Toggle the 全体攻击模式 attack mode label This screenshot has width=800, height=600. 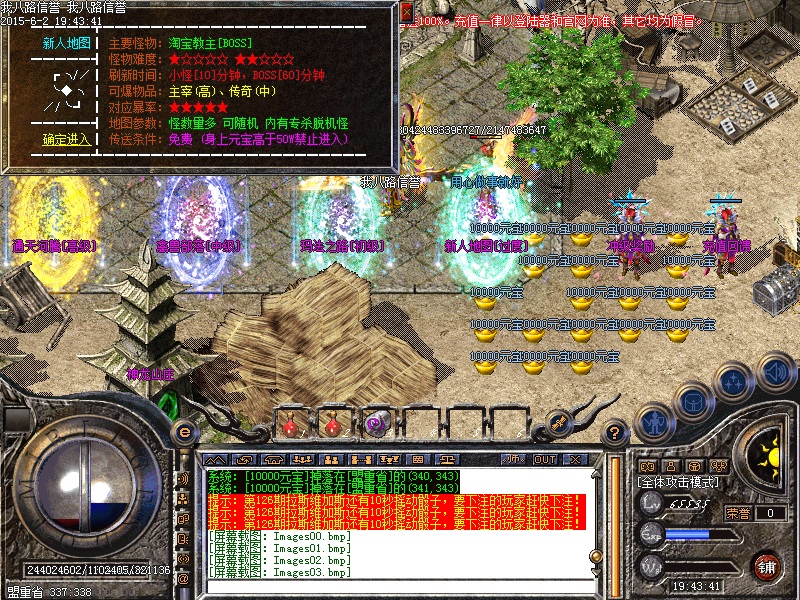click(681, 481)
